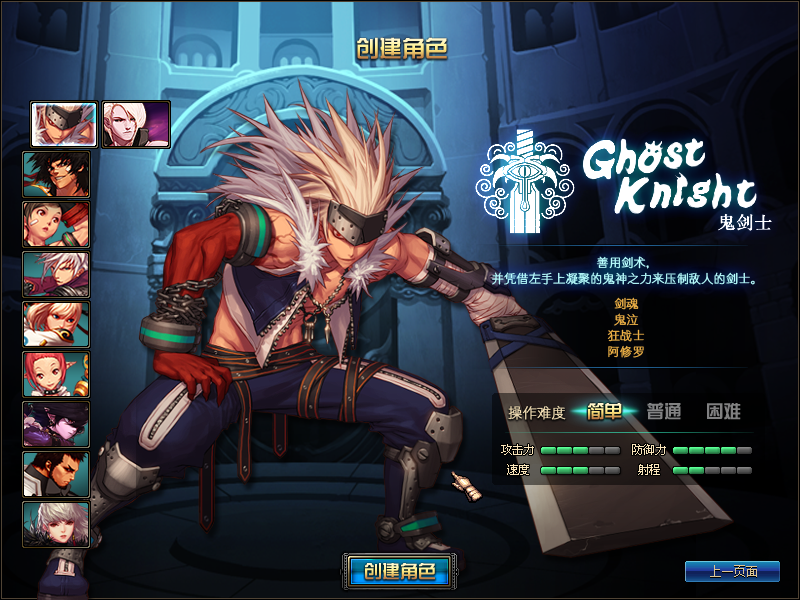The image size is (800, 600).
Task: Pick the silver-haired character portrait at the bottom
Action: click(x=57, y=524)
